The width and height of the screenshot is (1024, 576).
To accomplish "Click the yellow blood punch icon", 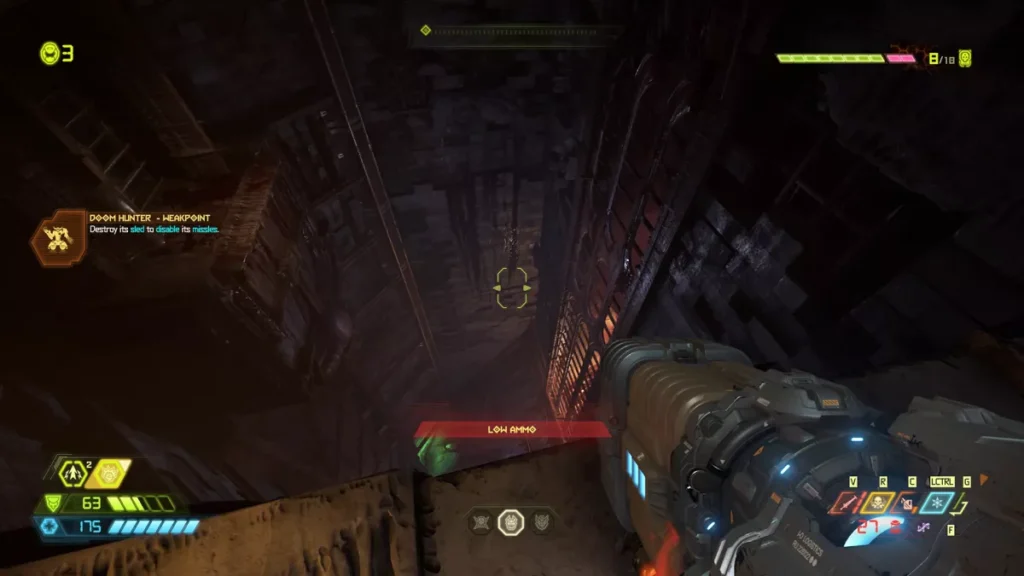I will pyautogui.click(x=111, y=473).
